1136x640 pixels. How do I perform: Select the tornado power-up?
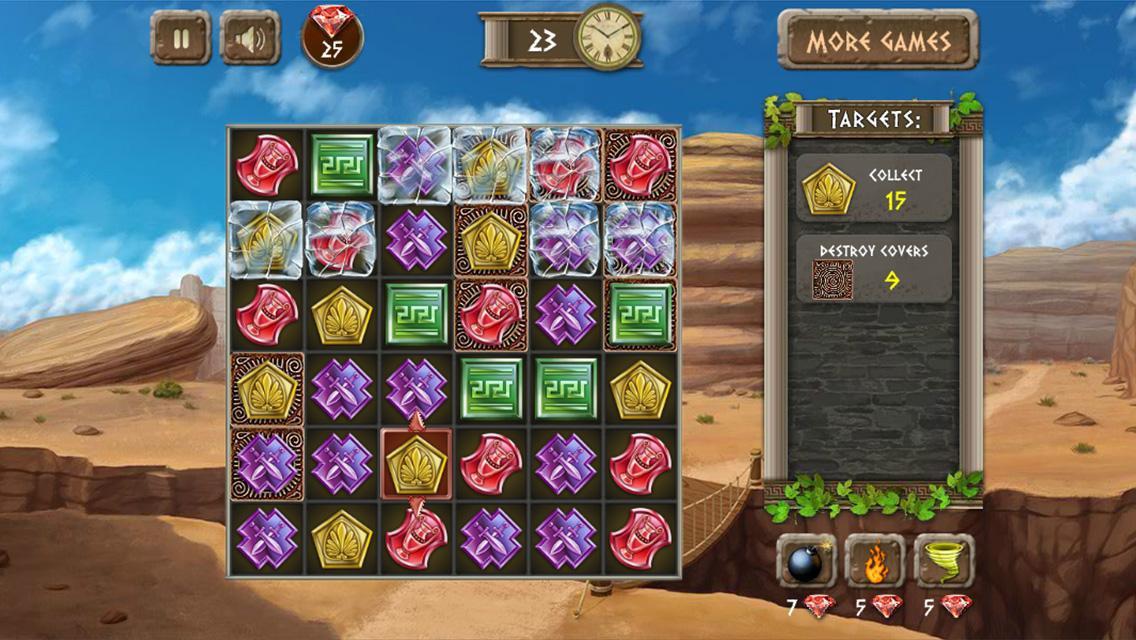pyautogui.click(x=944, y=562)
